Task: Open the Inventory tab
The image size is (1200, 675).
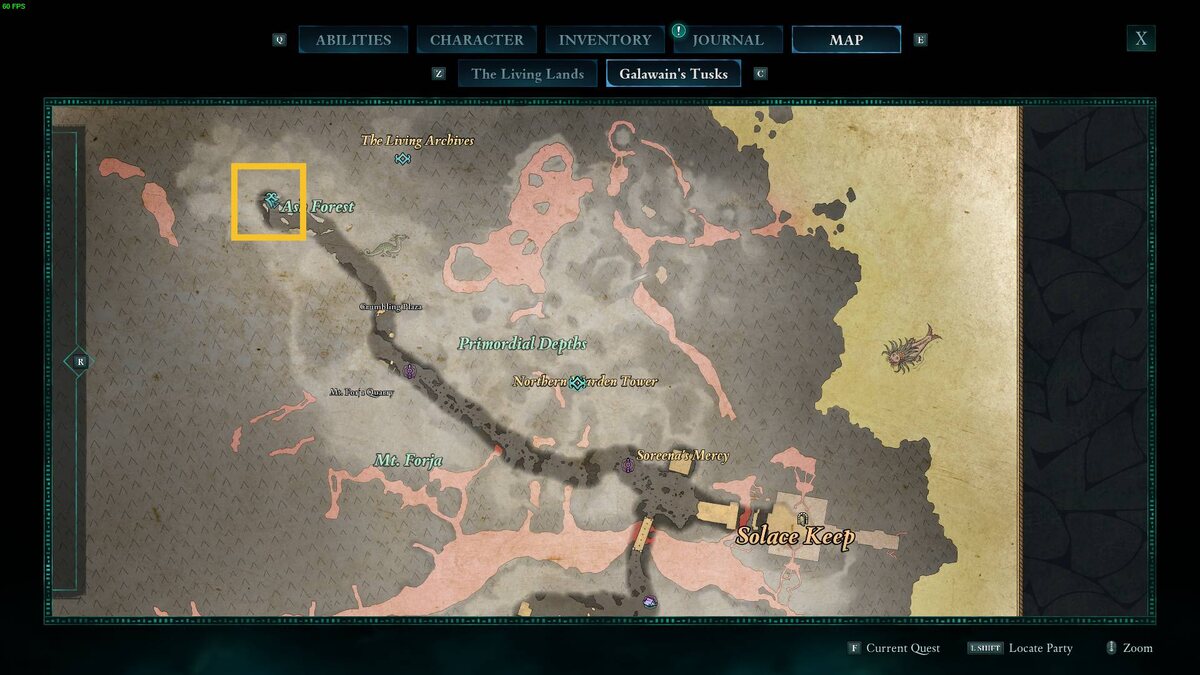Action: 604,40
